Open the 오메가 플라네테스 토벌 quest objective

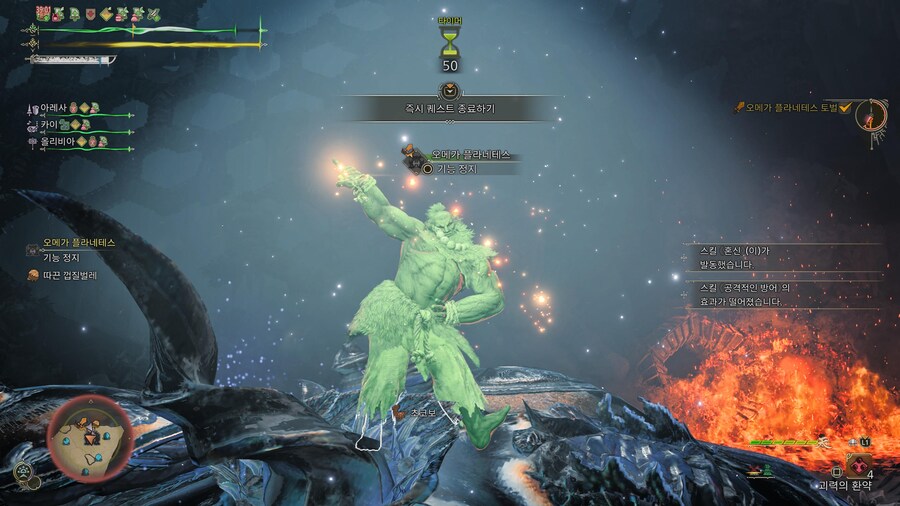click(790, 107)
